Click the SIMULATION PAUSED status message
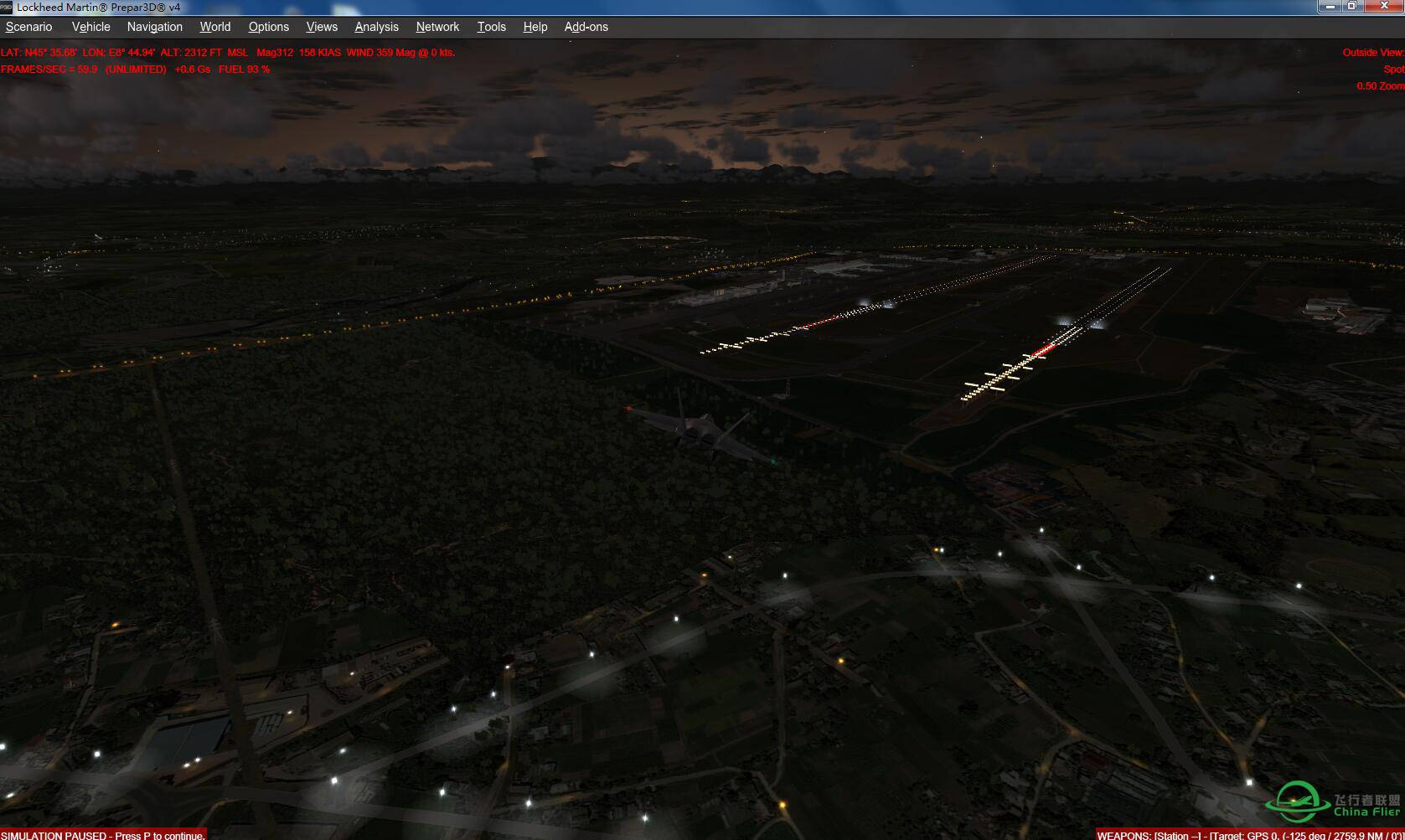 click(101, 835)
